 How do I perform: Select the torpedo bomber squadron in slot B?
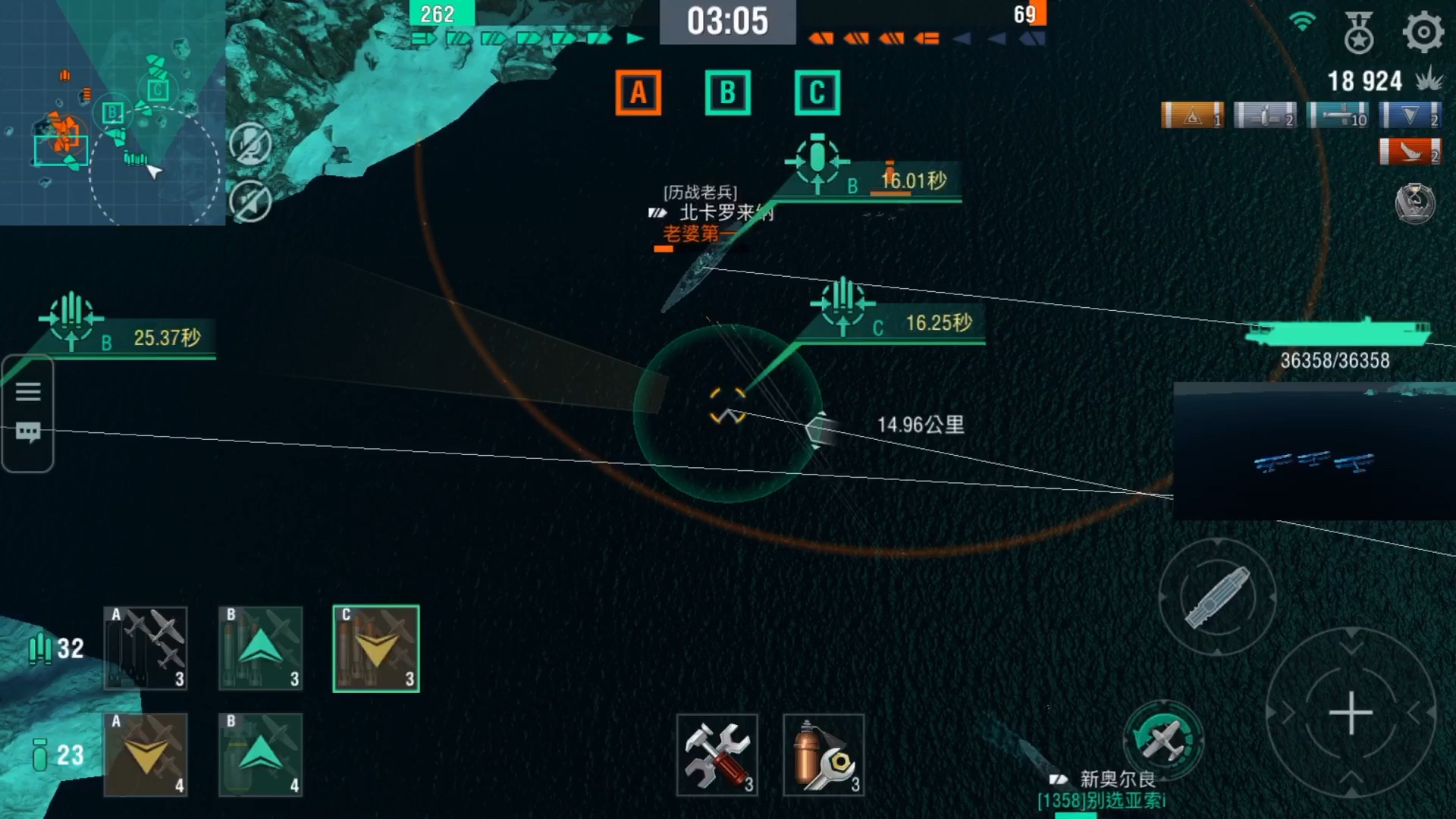pos(260,648)
